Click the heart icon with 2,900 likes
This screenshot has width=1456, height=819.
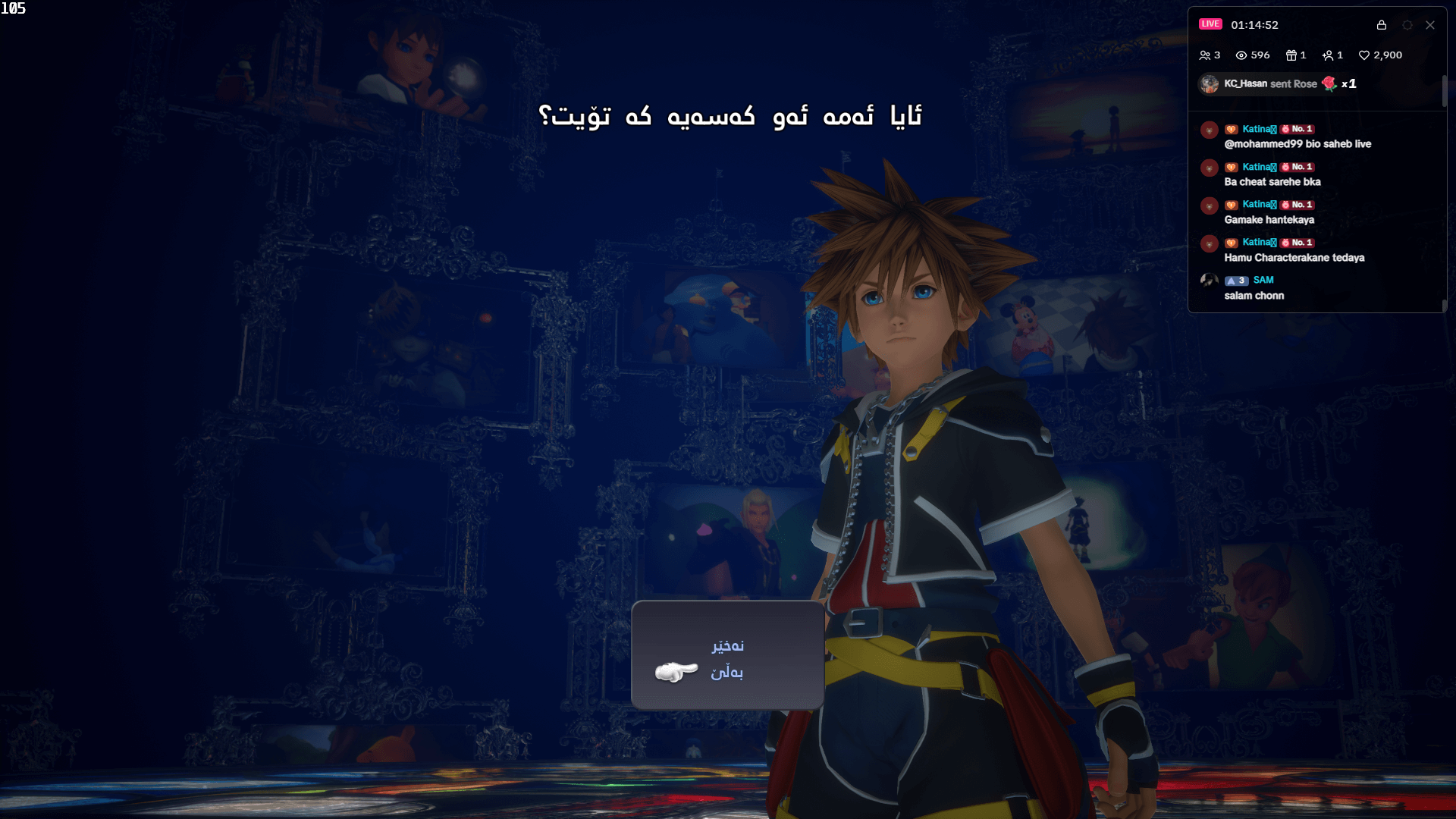[x=1363, y=55]
